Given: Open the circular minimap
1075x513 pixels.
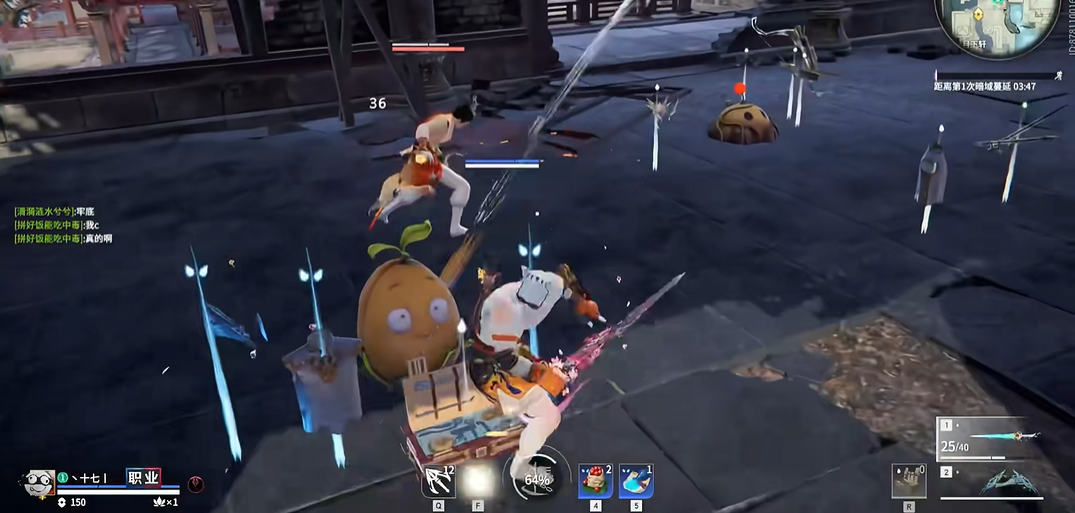Looking at the screenshot, I should (x=996, y=27).
